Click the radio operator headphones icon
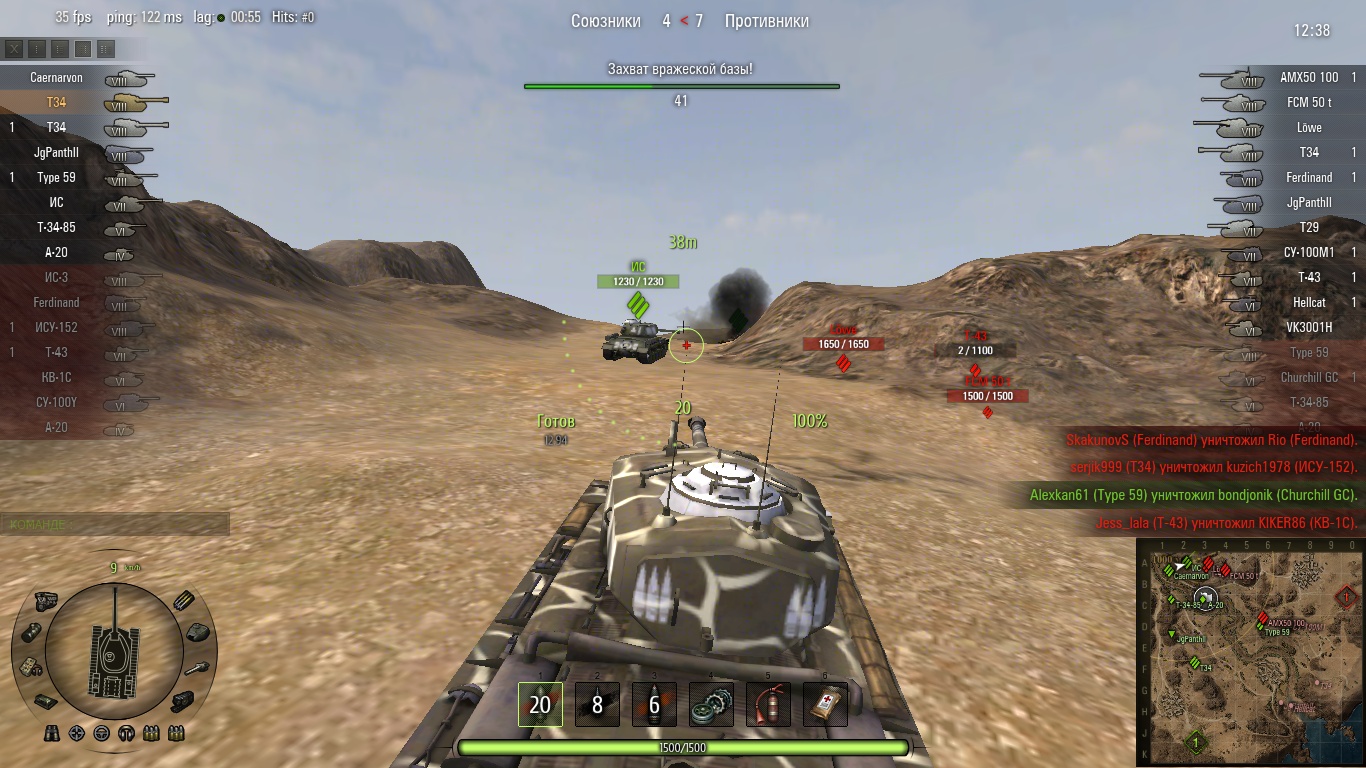 127,733
